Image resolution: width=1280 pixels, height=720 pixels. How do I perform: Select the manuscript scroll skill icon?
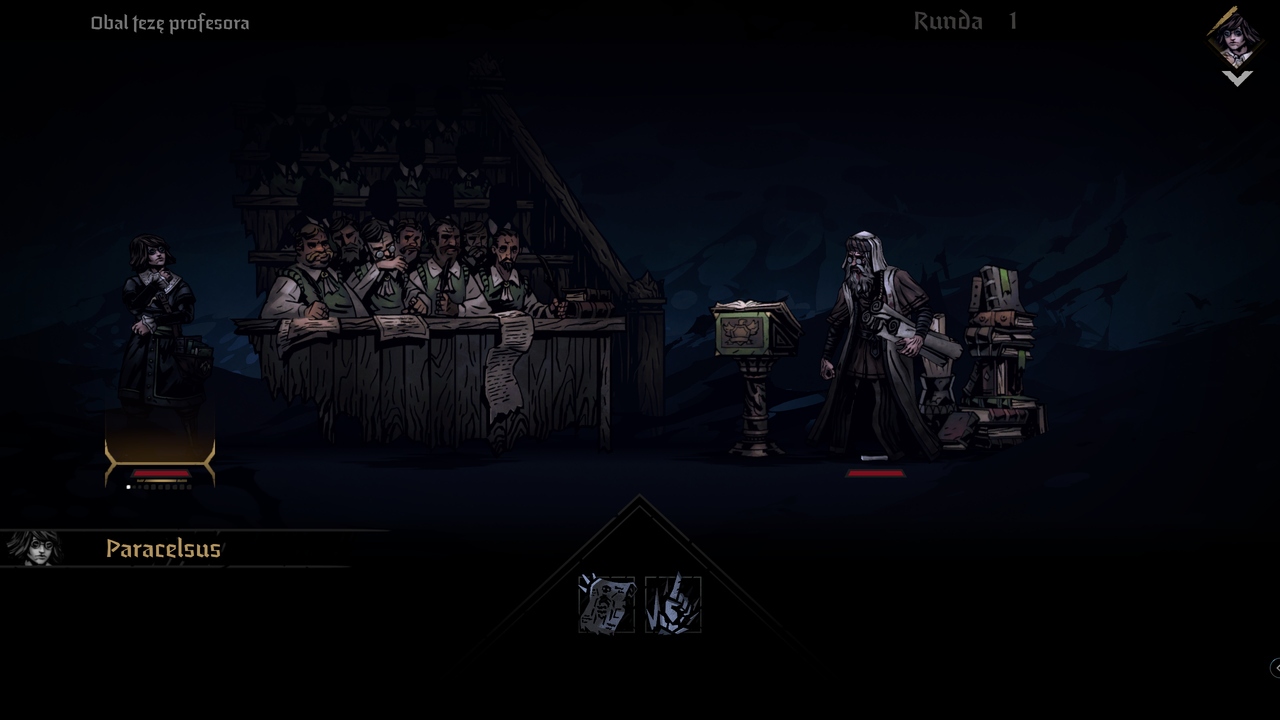click(606, 603)
